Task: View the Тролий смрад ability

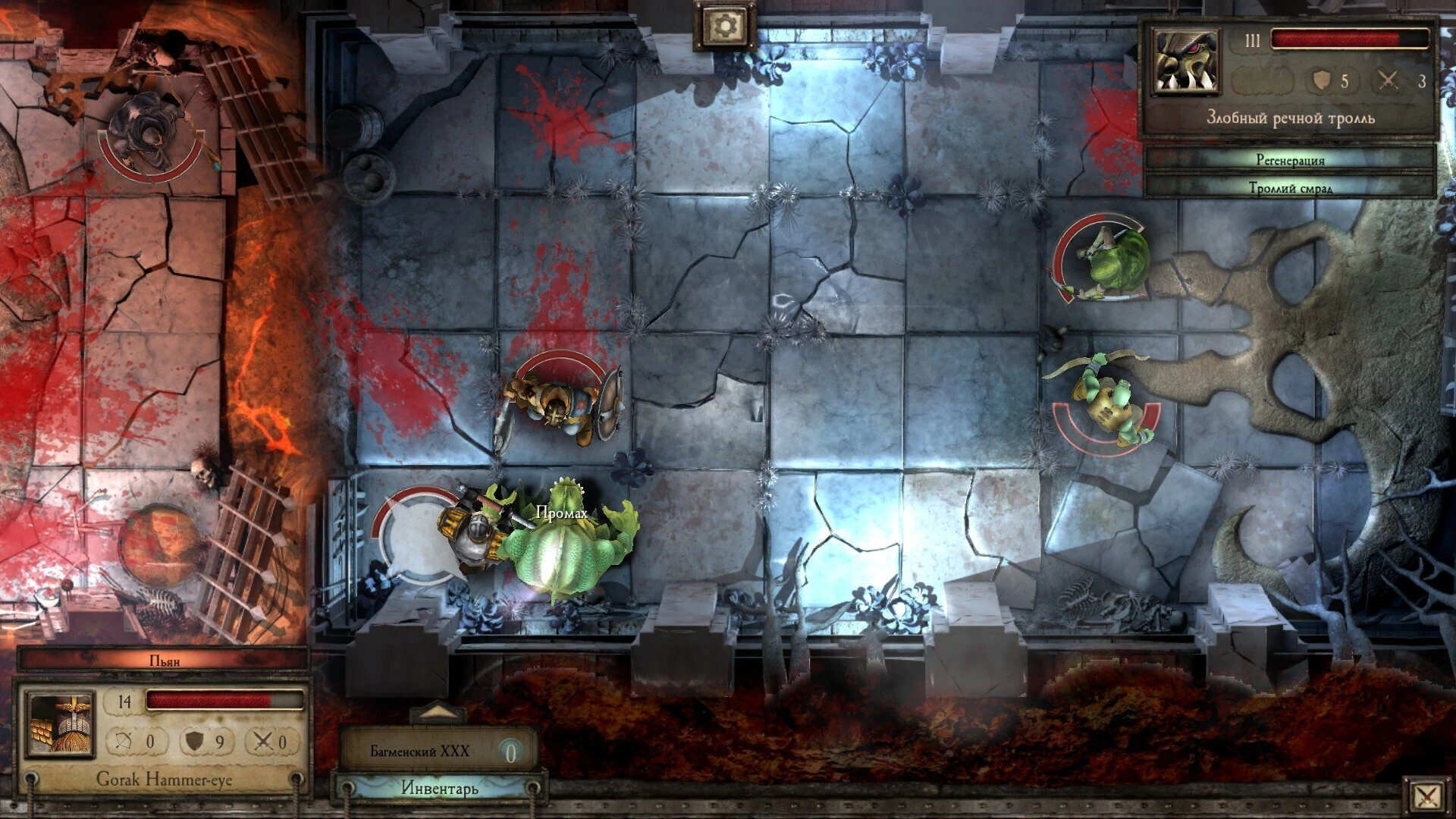Action: (x=1289, y=187)
